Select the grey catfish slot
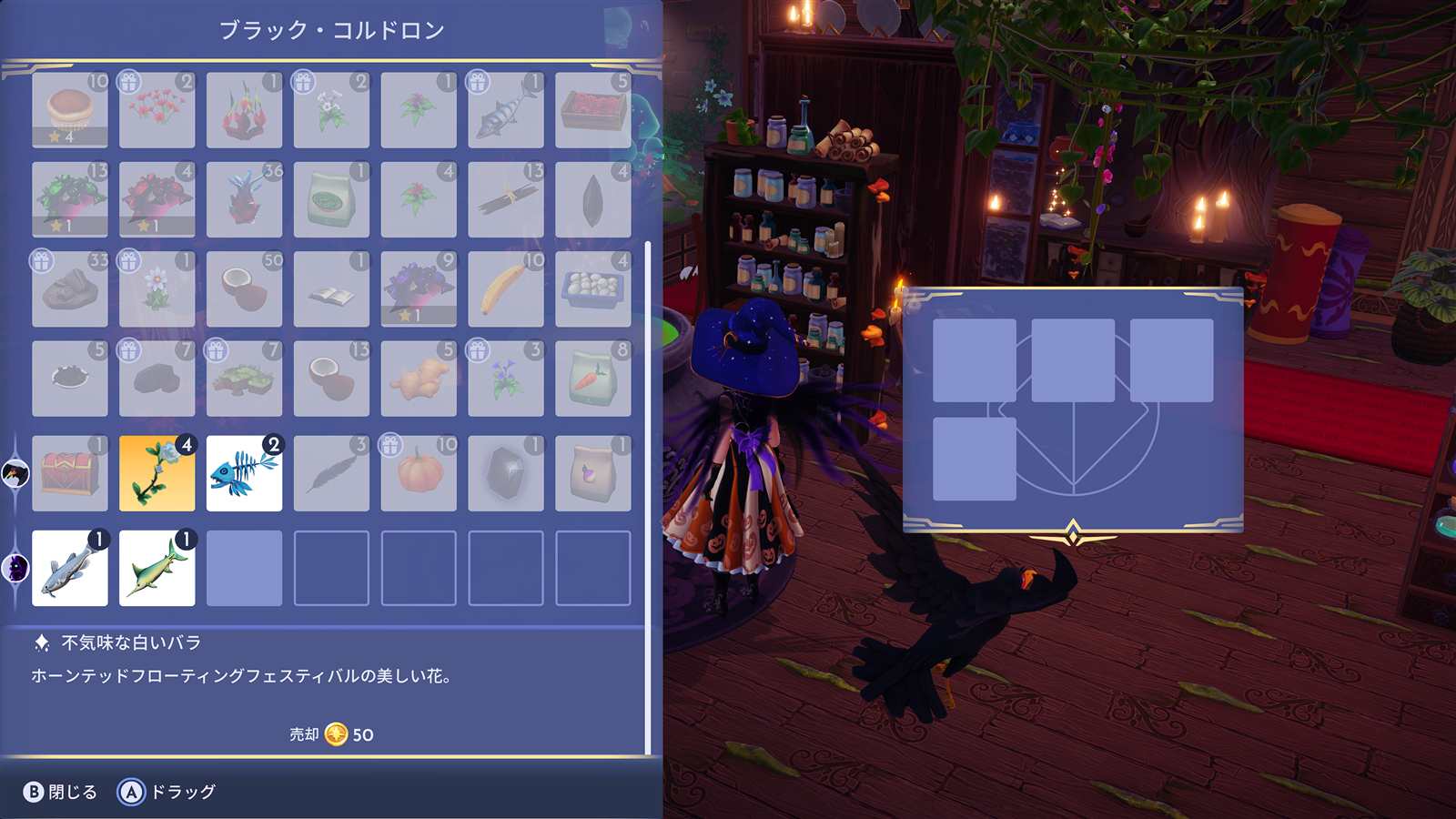The width and height of the screenshot is (1456, 819). point(70,568)
